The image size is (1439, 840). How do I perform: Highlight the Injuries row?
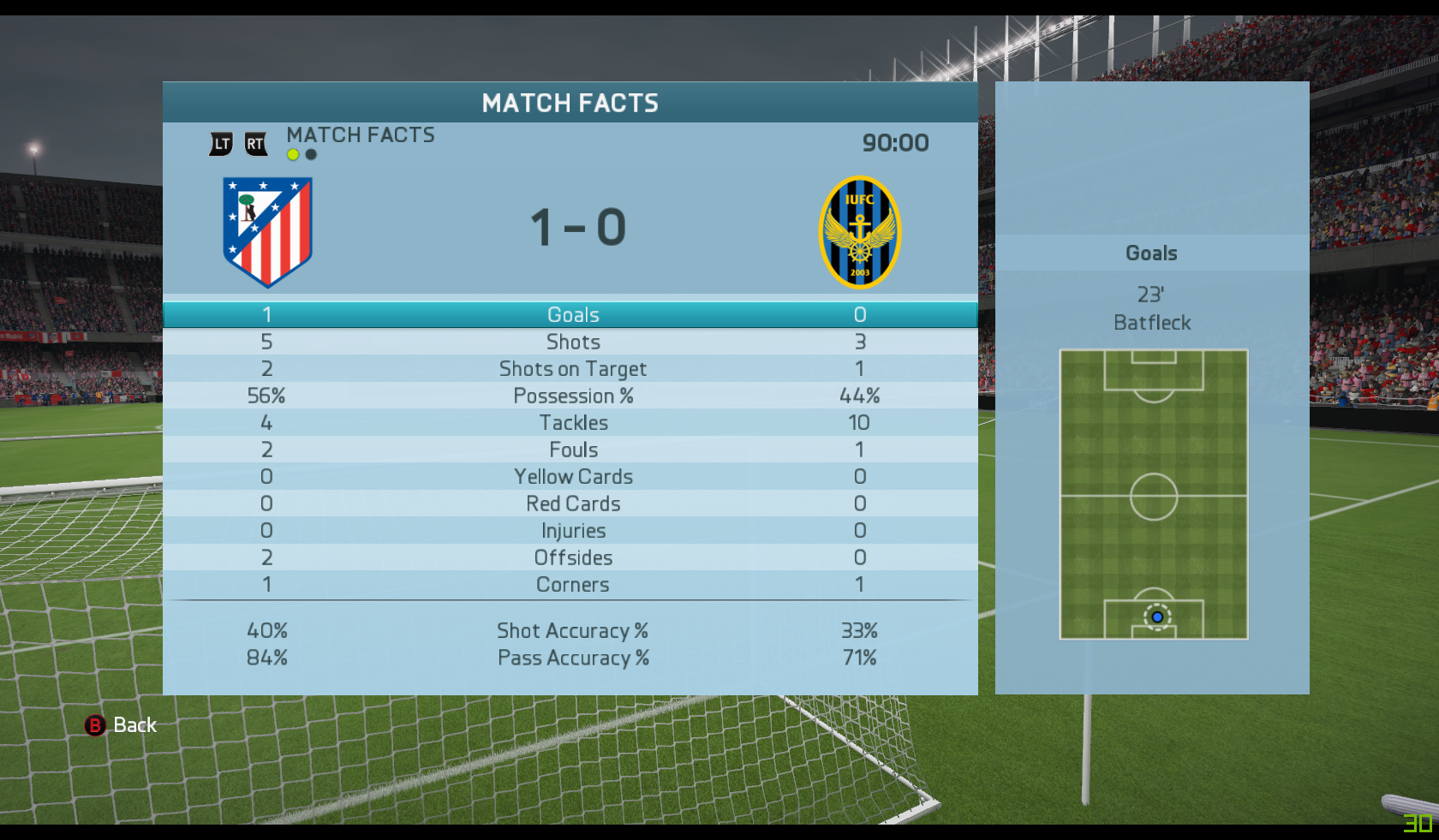(x=572, y=531)
